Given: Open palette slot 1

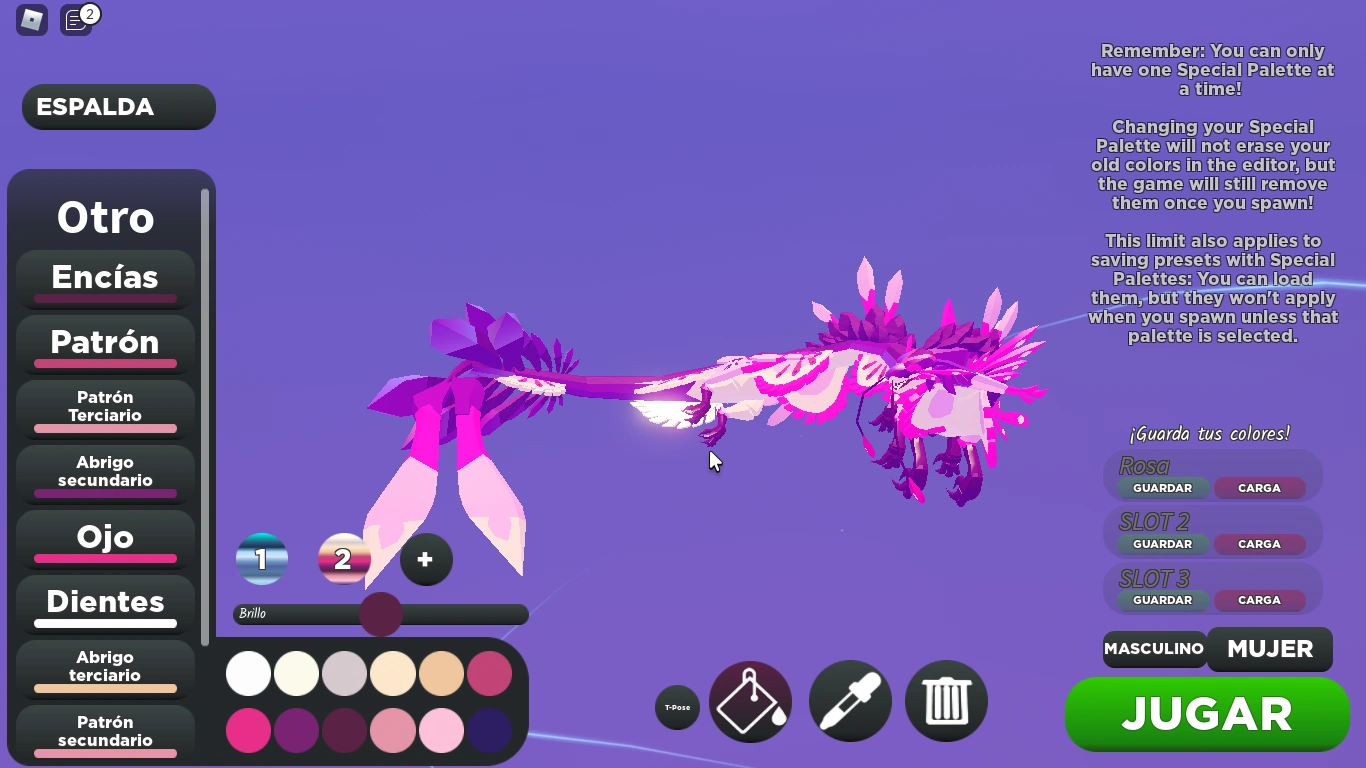Looking at the screenshot, I should [x=262, y=559].
